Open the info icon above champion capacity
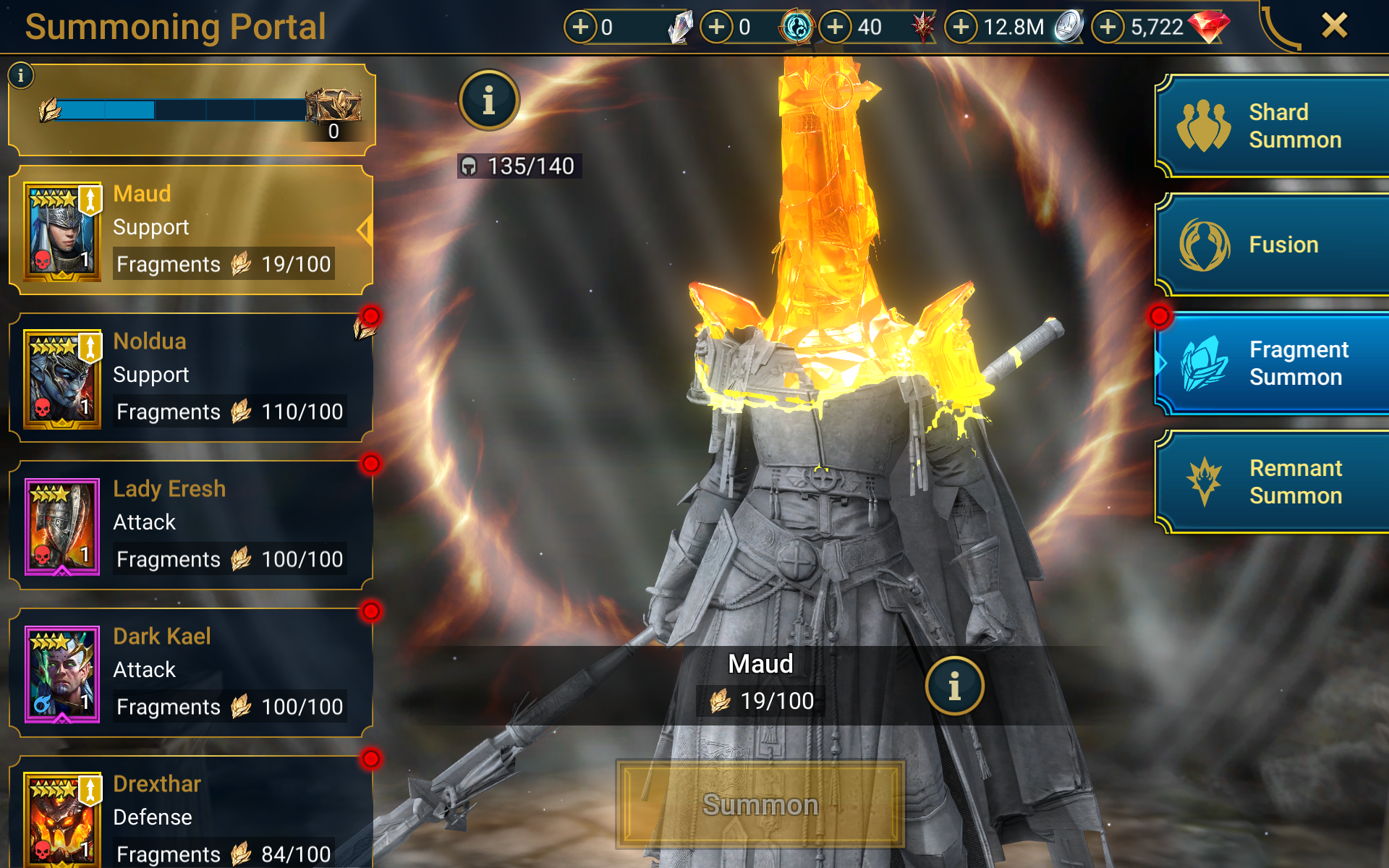1389x868 pixels. pyautogui.click(x=489, y=101)
